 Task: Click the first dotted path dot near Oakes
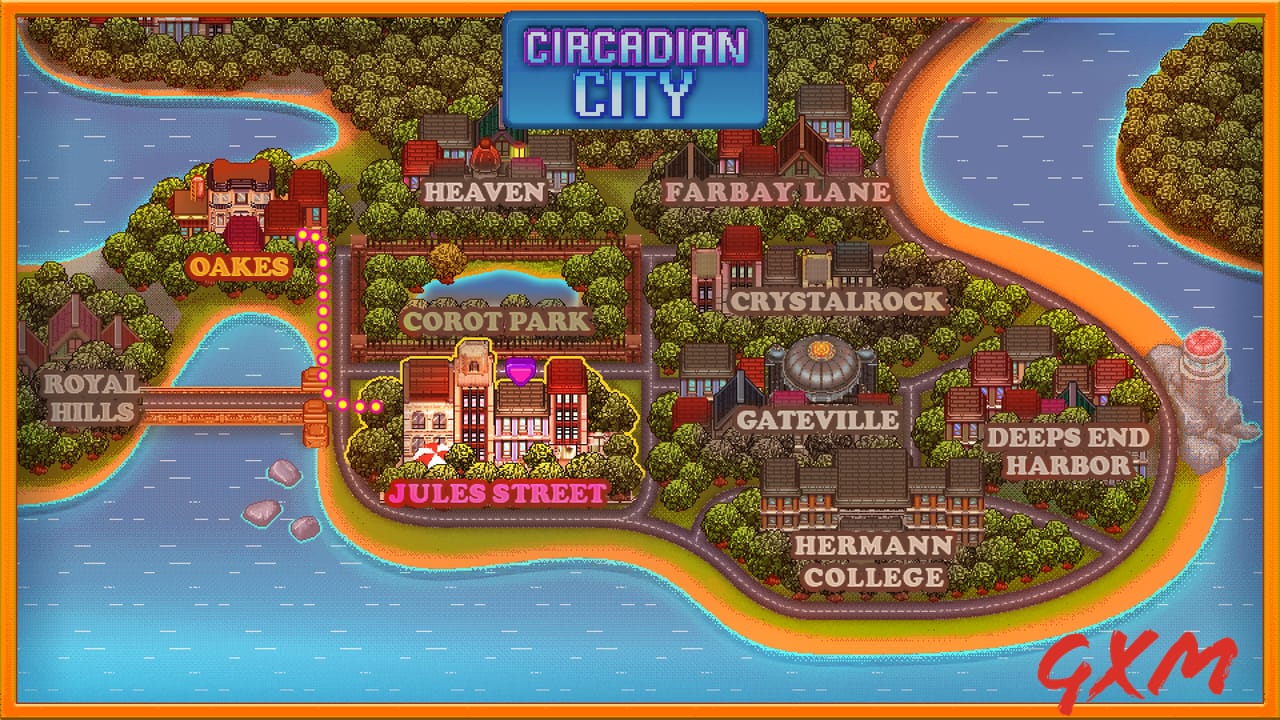[305, 235]
